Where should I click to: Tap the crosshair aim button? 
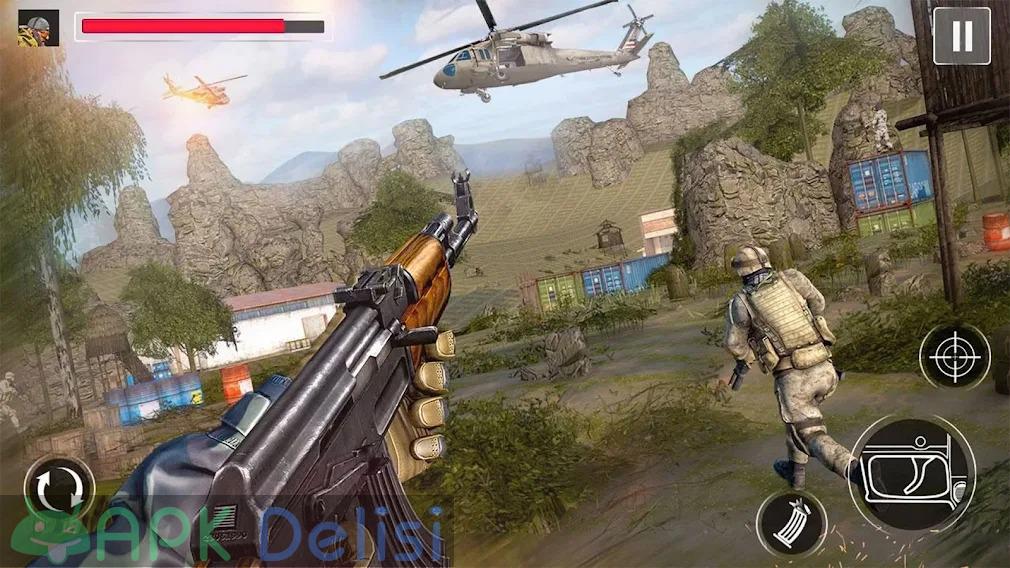[954, 356]
